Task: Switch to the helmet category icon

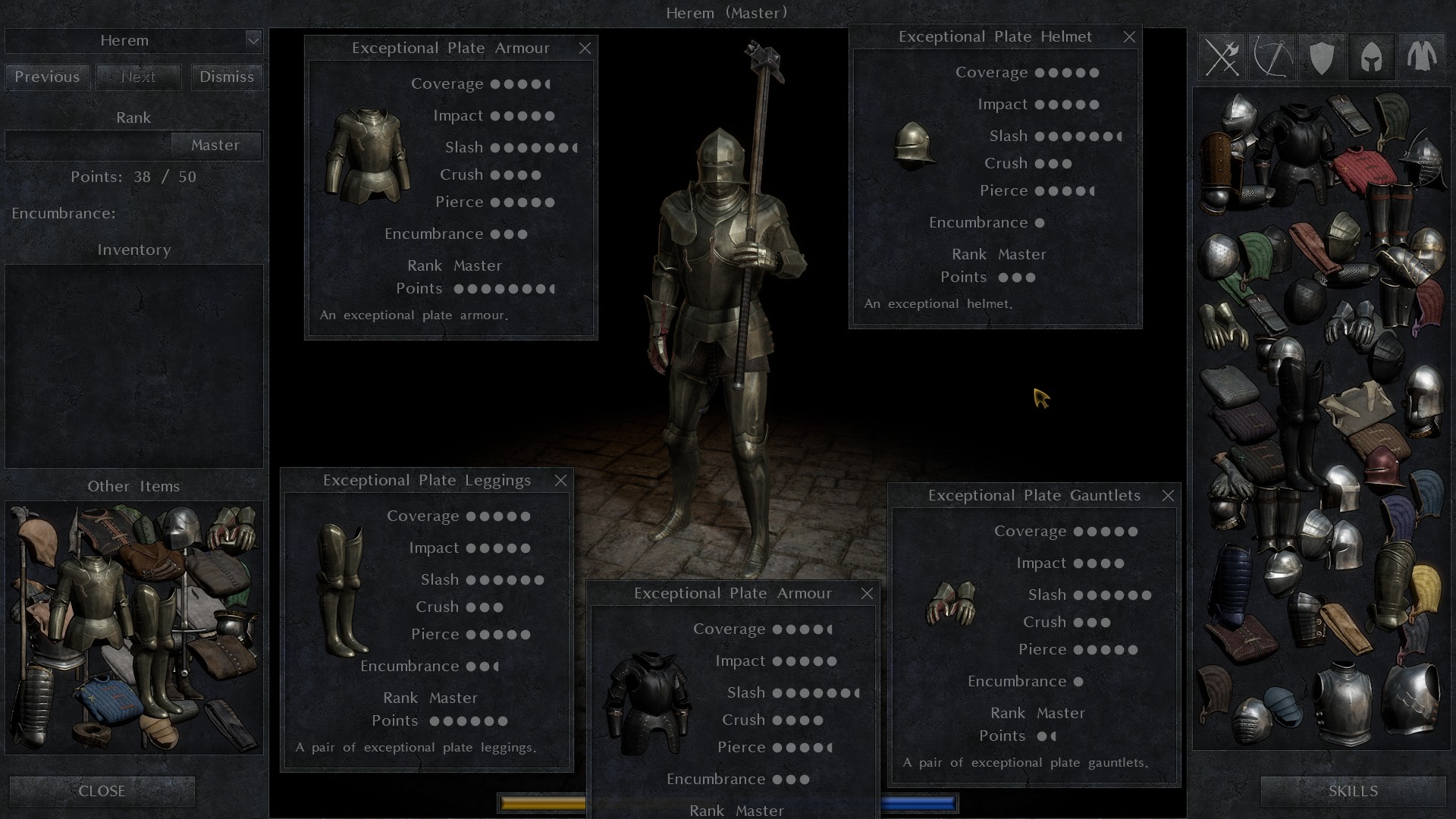Action: tap(1371, 57)
